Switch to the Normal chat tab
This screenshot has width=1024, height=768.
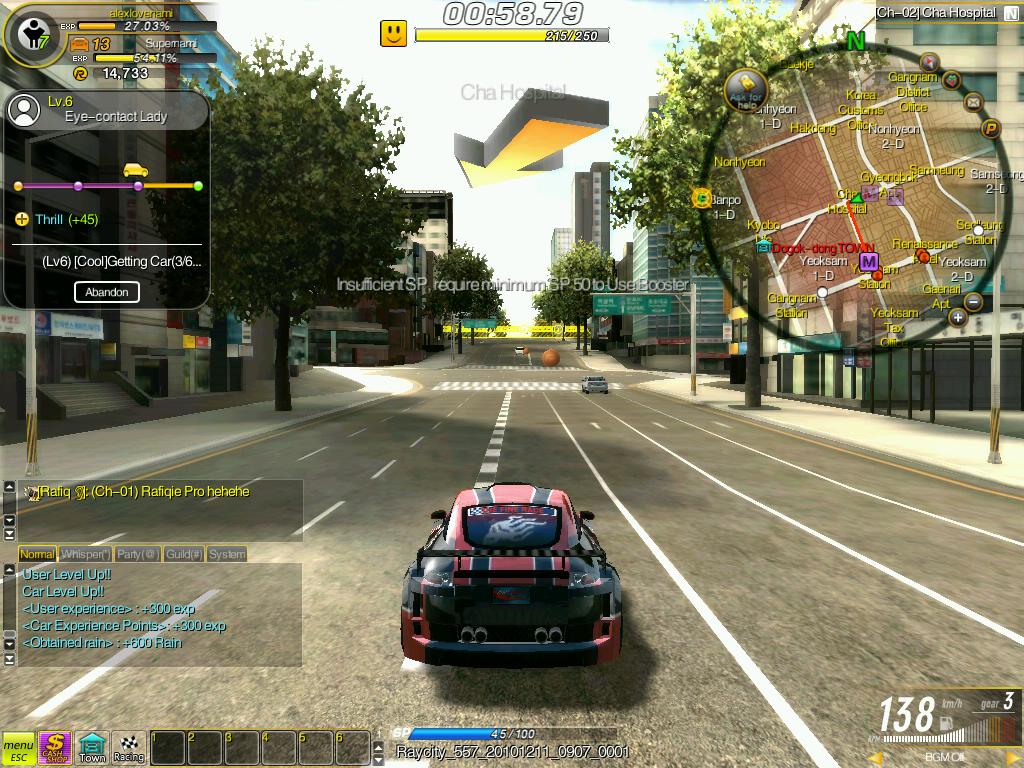(37, 554)
